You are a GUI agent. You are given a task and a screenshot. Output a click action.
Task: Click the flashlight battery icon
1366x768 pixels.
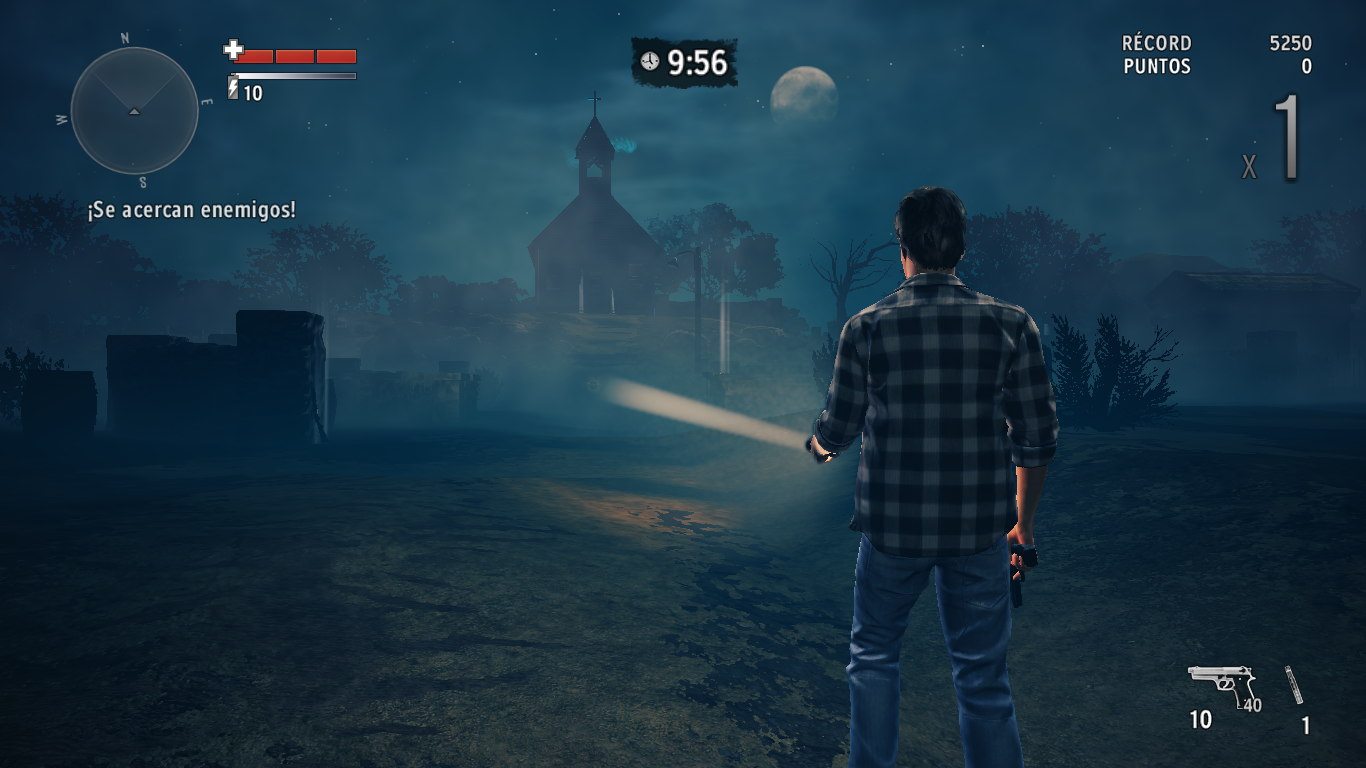pyautogui.click(x=233, y=90)
